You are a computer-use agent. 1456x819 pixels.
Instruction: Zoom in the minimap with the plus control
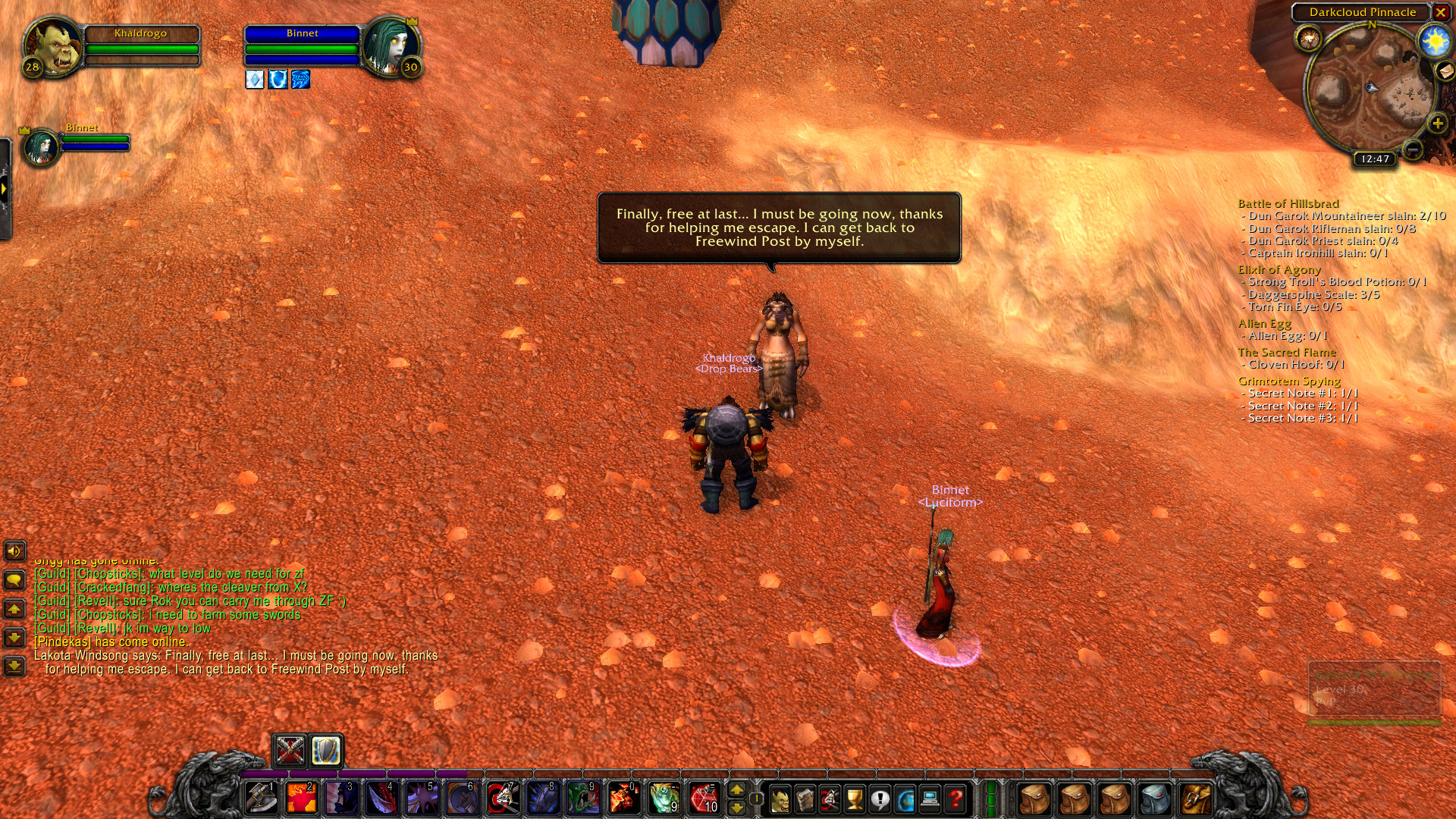point(1437,121)
